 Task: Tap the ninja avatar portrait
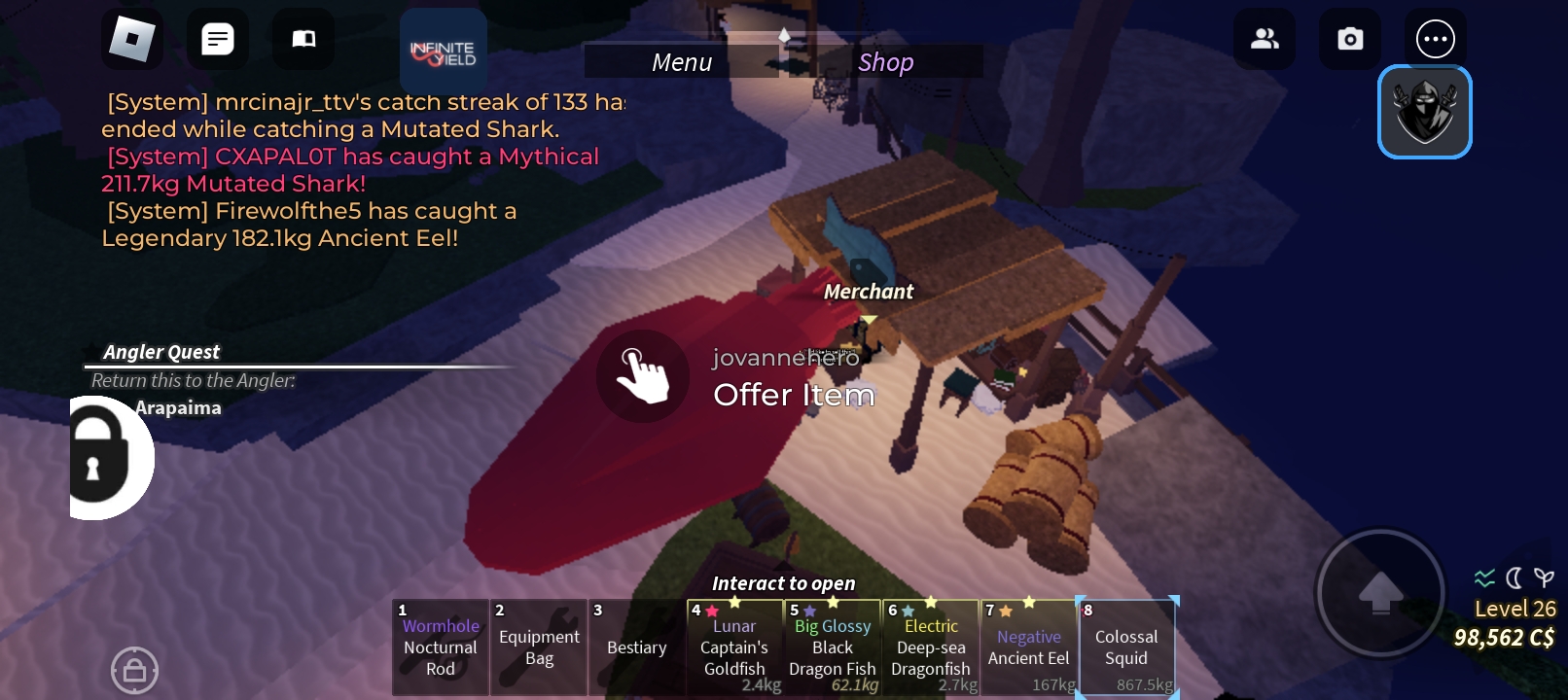[1425, 112]
